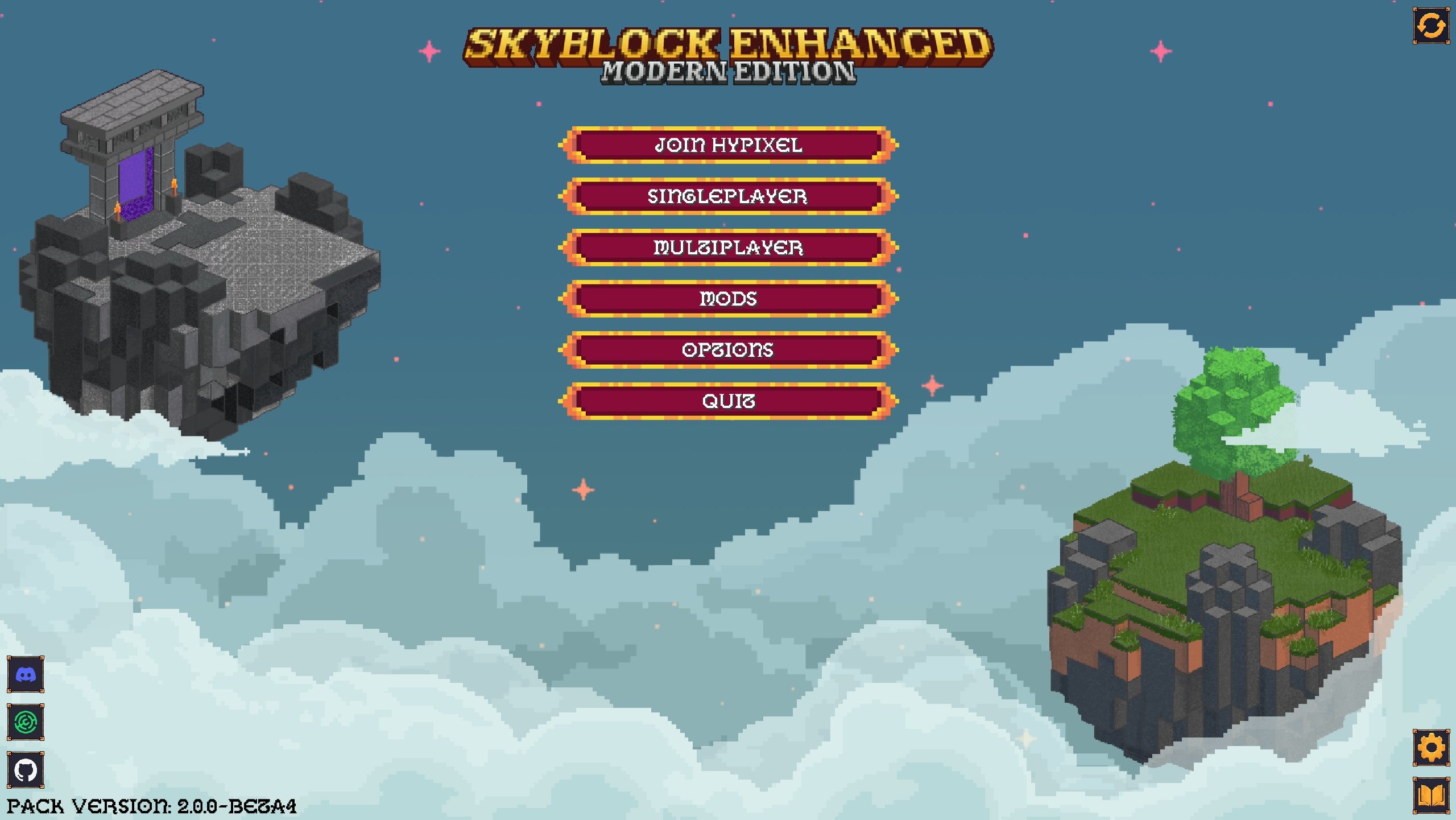
Task: Open the Singleplayer menu
Action: coord(728,196)
